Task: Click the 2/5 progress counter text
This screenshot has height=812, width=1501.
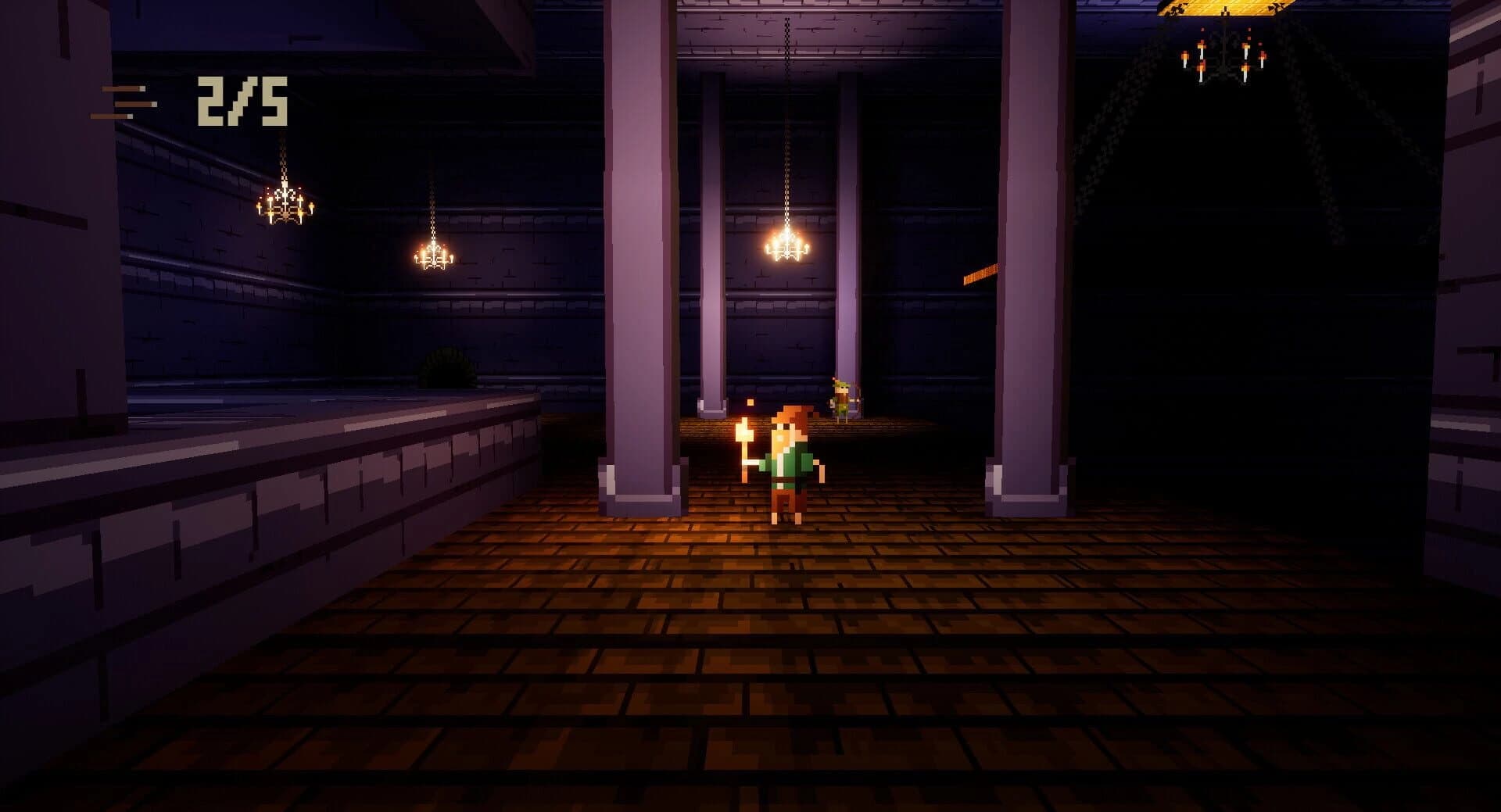Action: (241, 102)
